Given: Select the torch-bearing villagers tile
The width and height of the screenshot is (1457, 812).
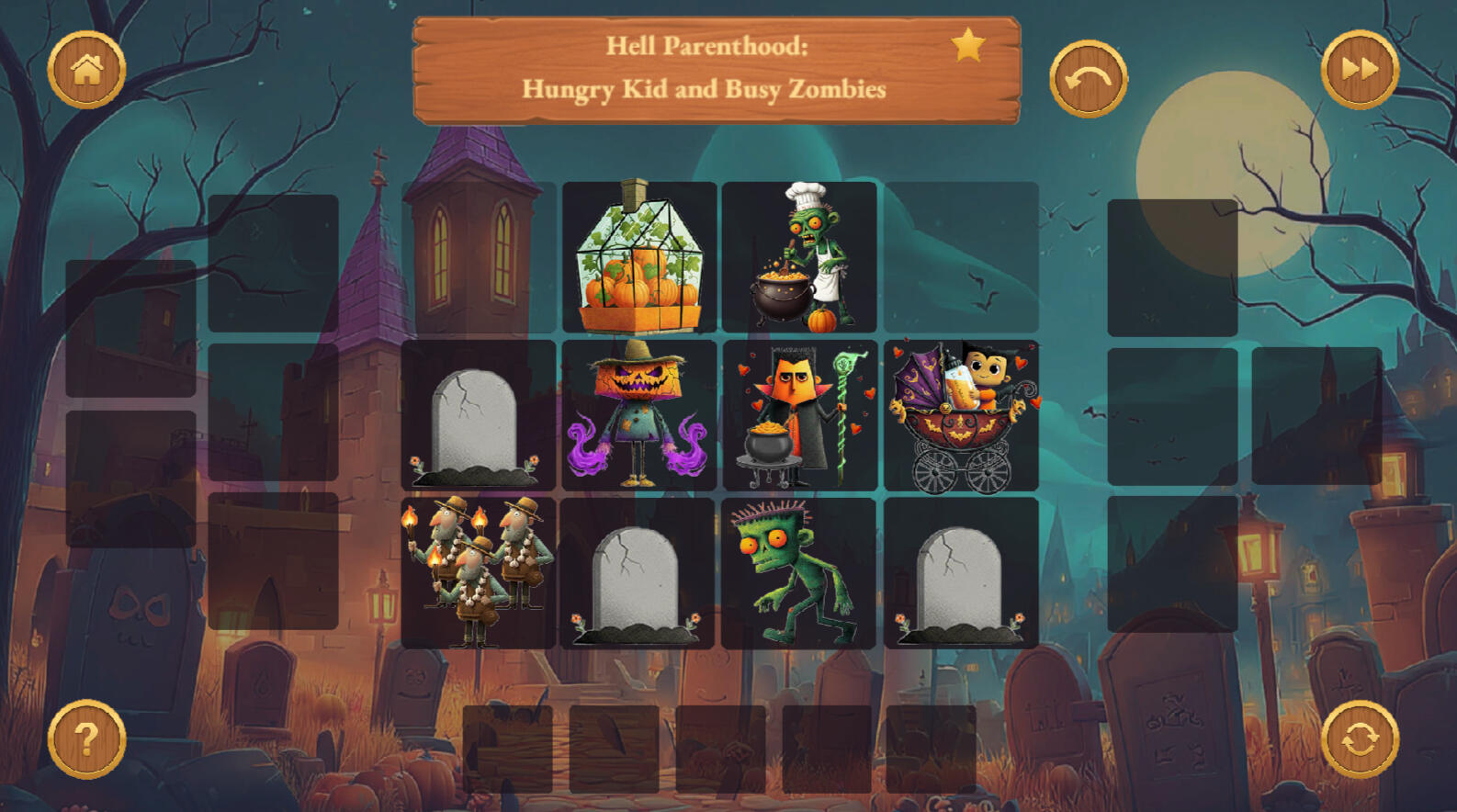Looking at the screenshot, I should point(478,573).
